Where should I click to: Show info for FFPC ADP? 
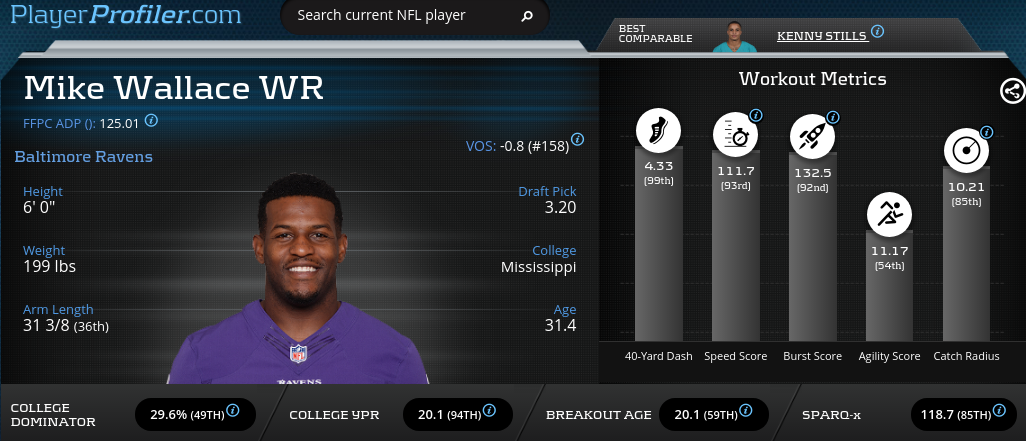pos(151,120)
